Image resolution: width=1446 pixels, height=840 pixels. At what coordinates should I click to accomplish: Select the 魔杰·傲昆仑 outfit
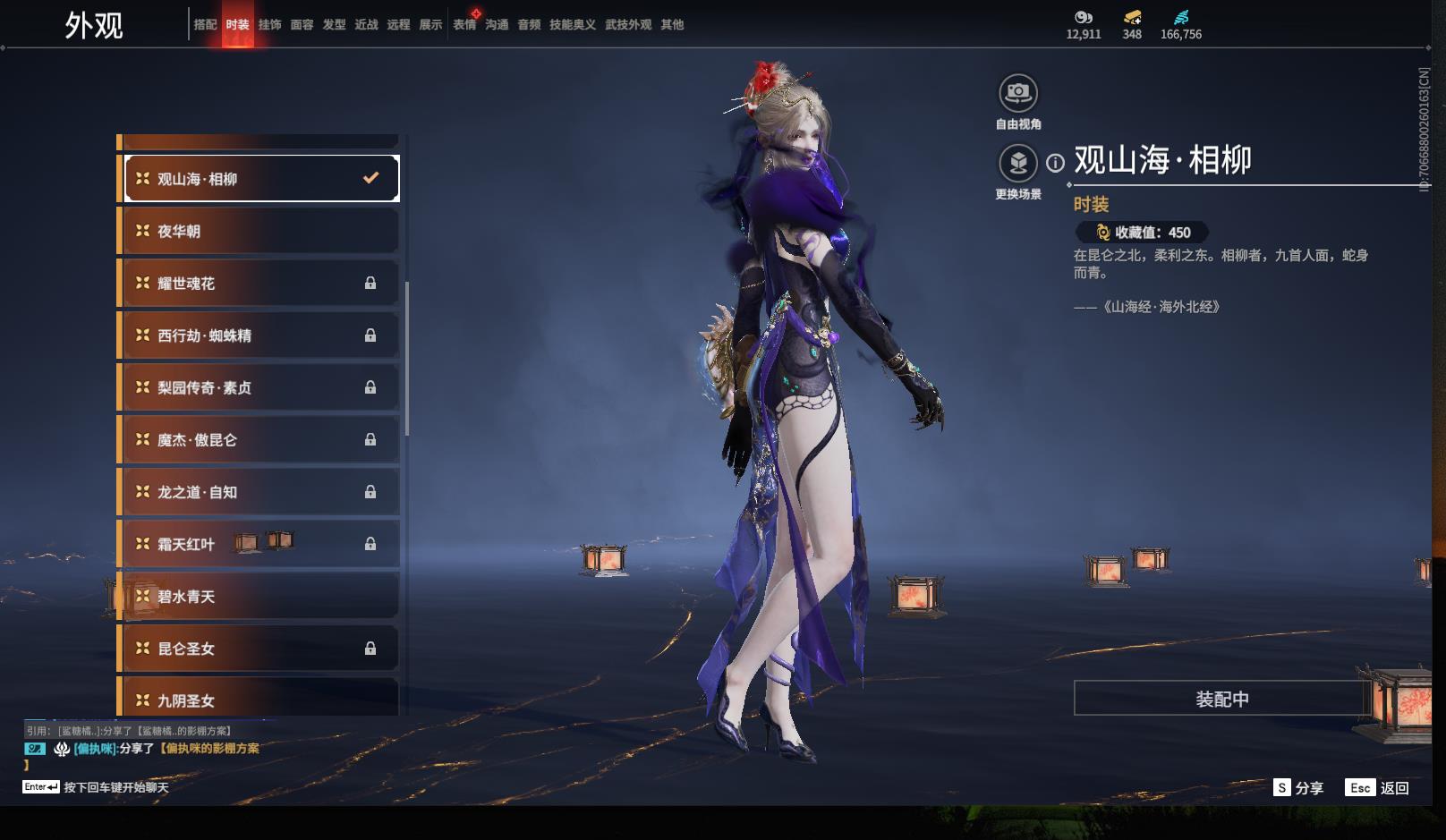(x=259, y=440)
